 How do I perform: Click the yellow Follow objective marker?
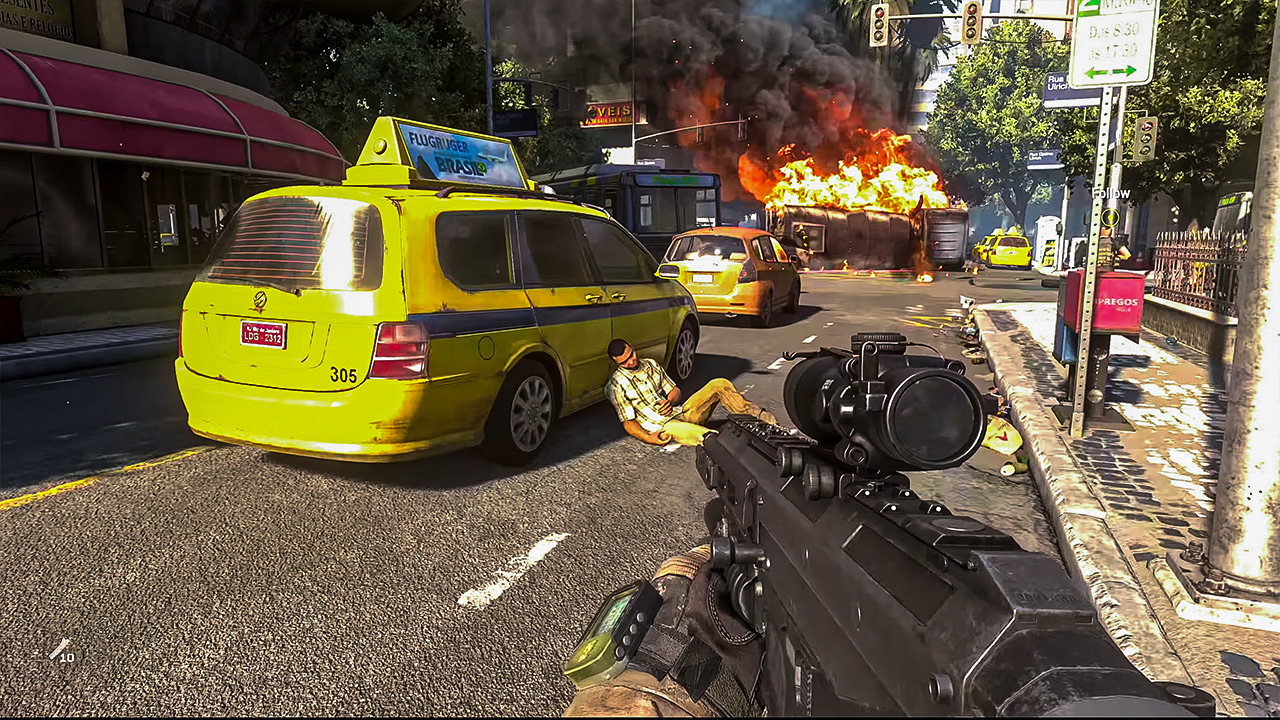coord(1110,217)
